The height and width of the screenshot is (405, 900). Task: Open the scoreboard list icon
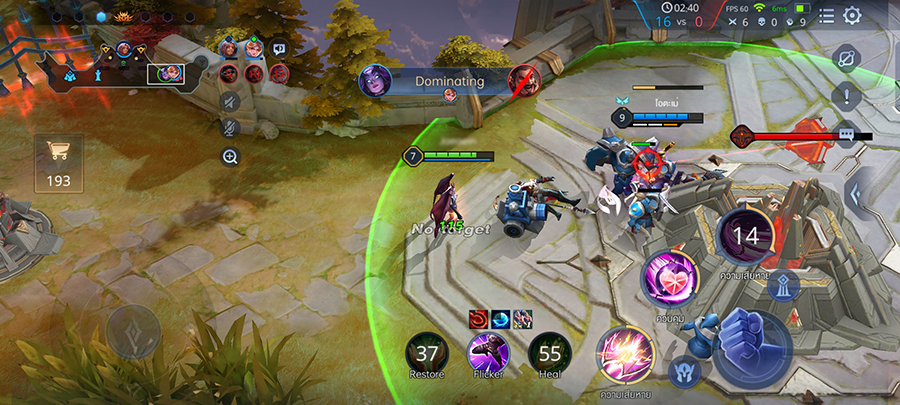[826, 15]
